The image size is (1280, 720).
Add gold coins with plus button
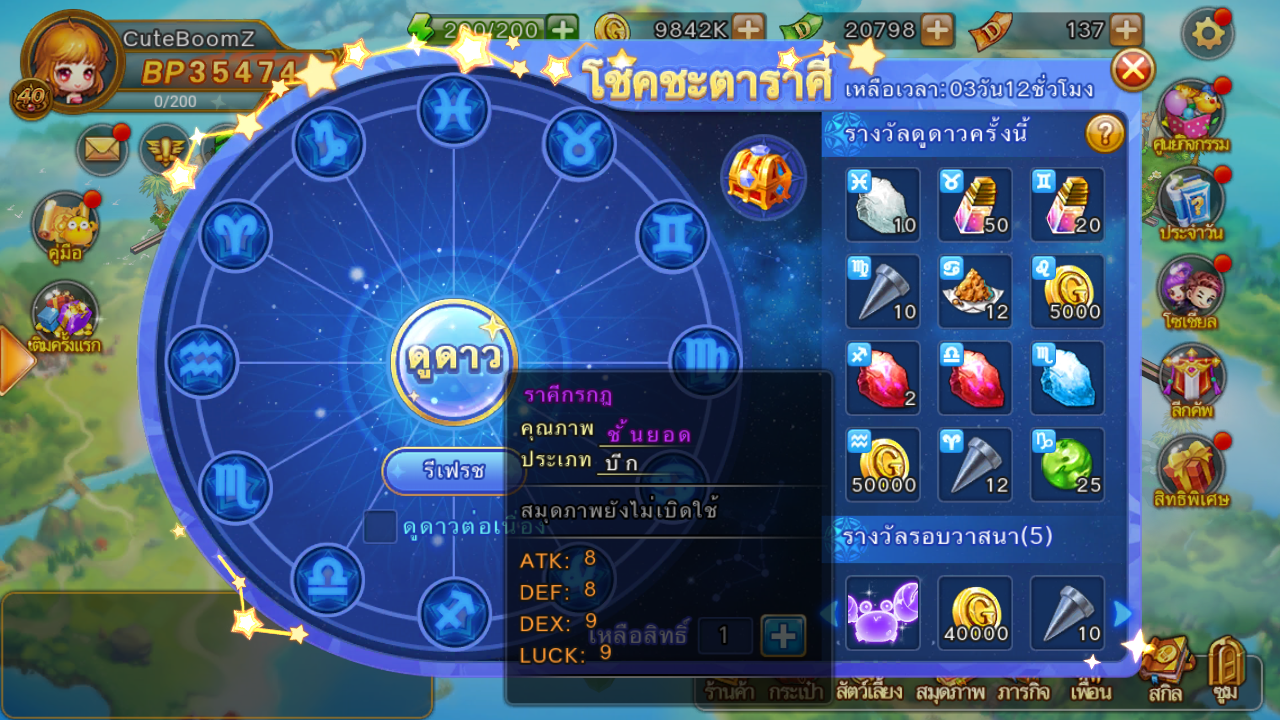(747, 30)
